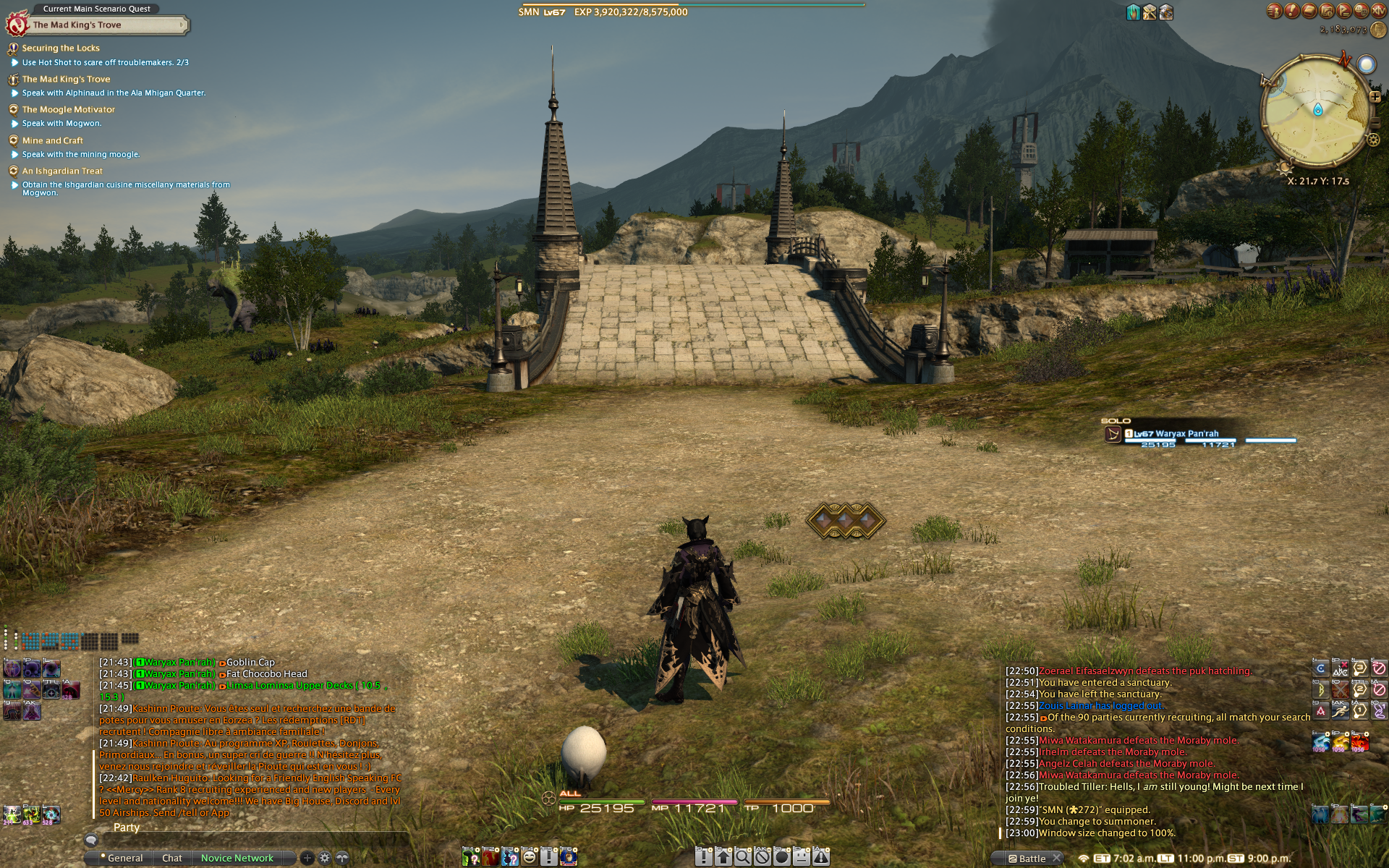This screenshot has width=1389, height=868.
Task: Add a new chat tab with plus button
Action: [x=307, y=858]
